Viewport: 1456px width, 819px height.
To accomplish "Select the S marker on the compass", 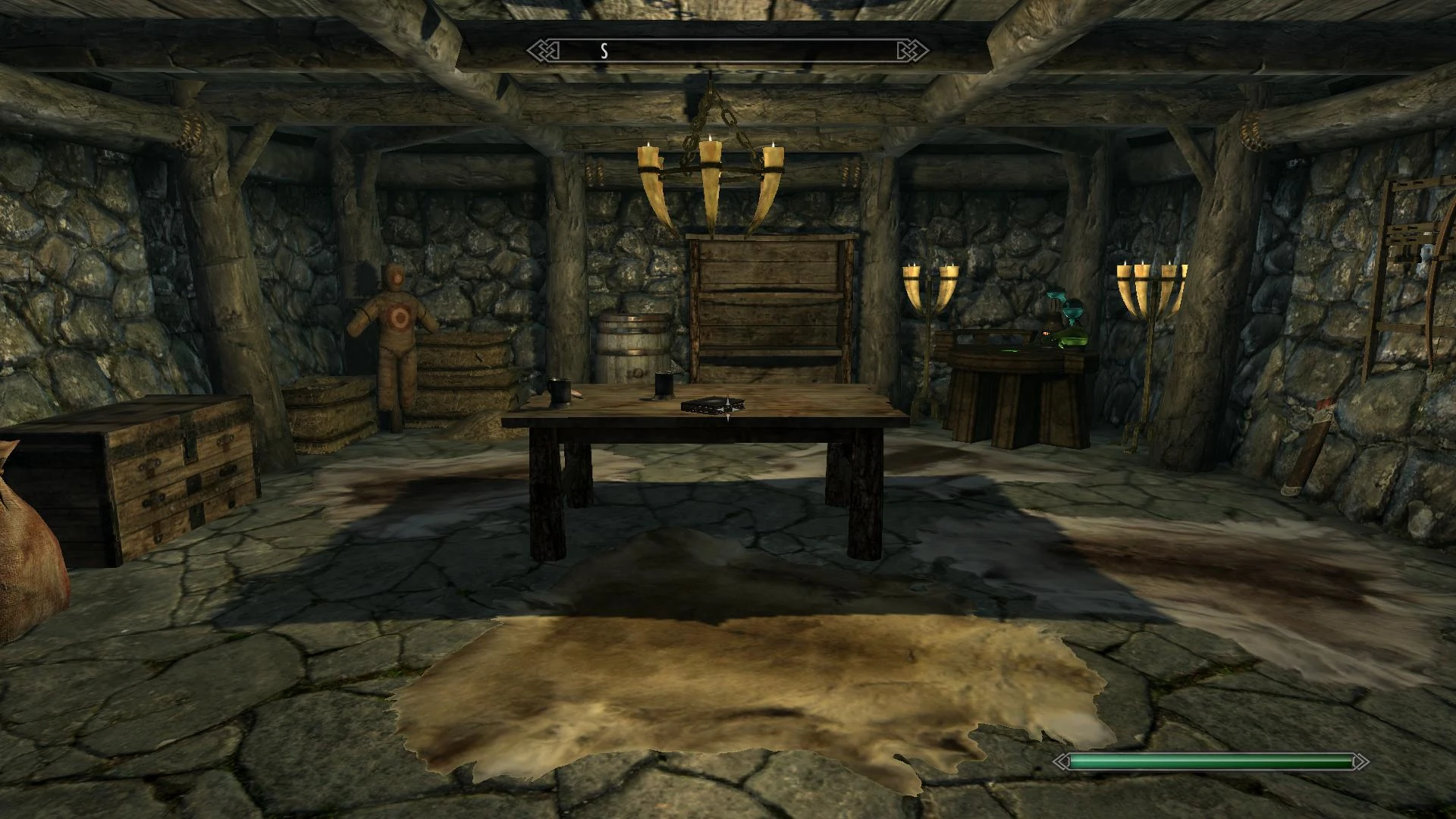I will tap(604, 52).
